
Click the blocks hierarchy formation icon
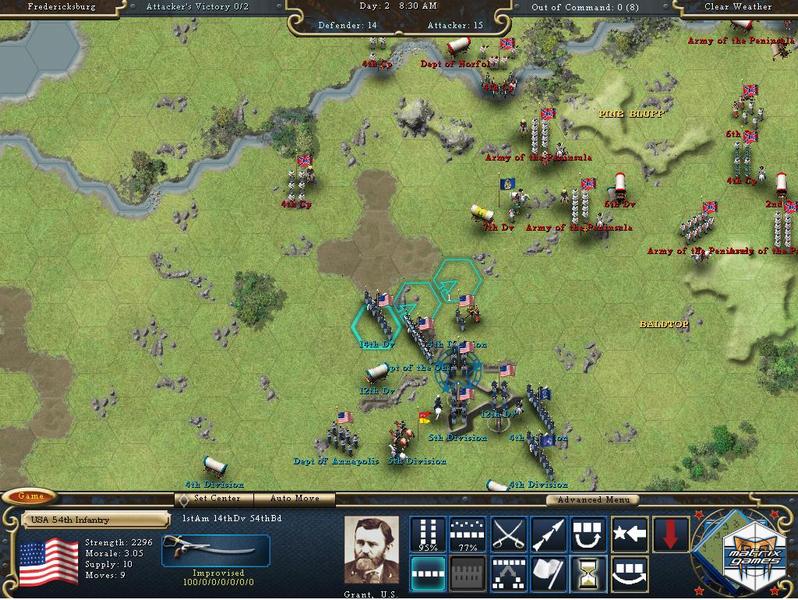509,573
